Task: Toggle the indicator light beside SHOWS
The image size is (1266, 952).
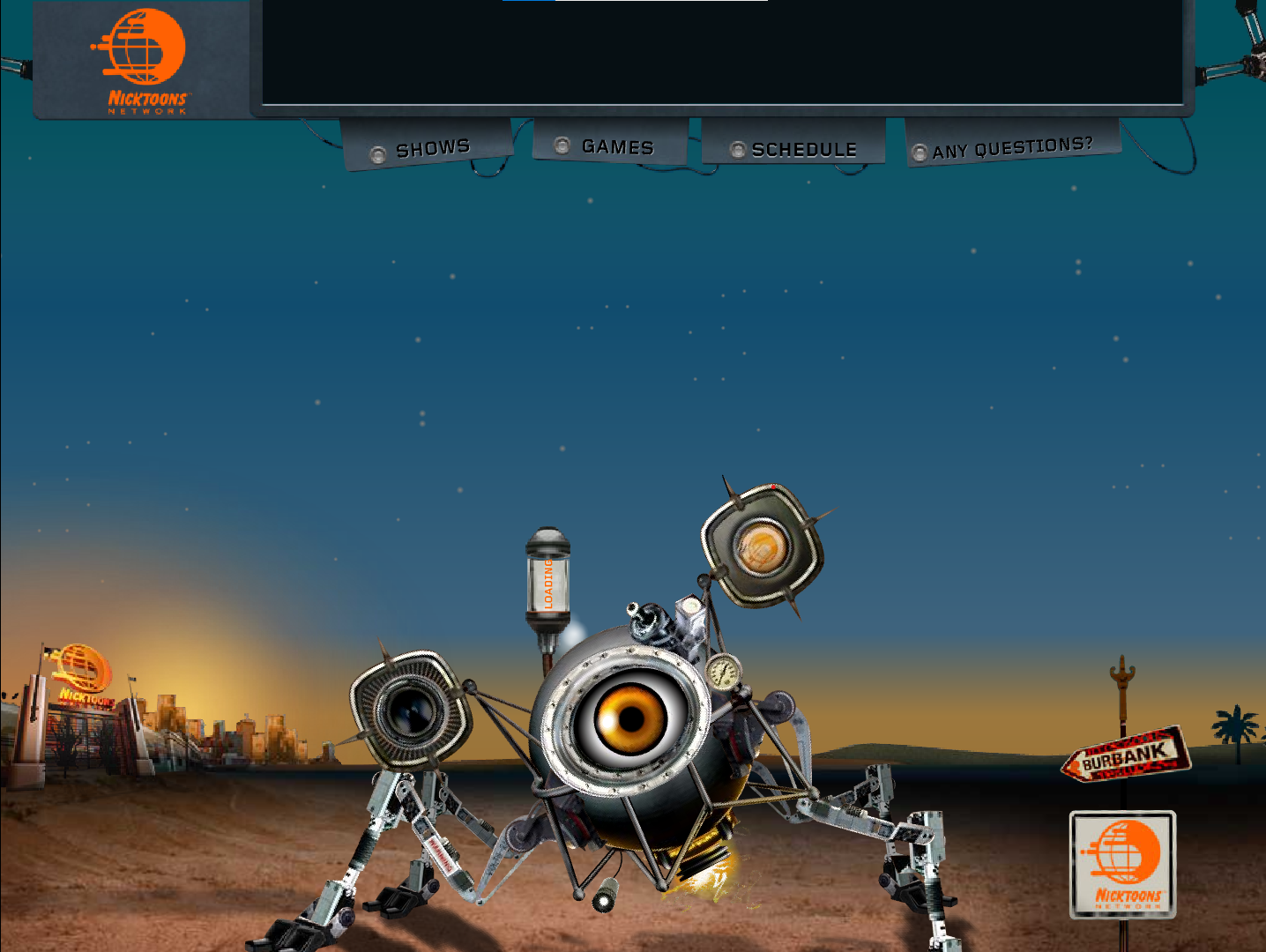Action: 380,152
